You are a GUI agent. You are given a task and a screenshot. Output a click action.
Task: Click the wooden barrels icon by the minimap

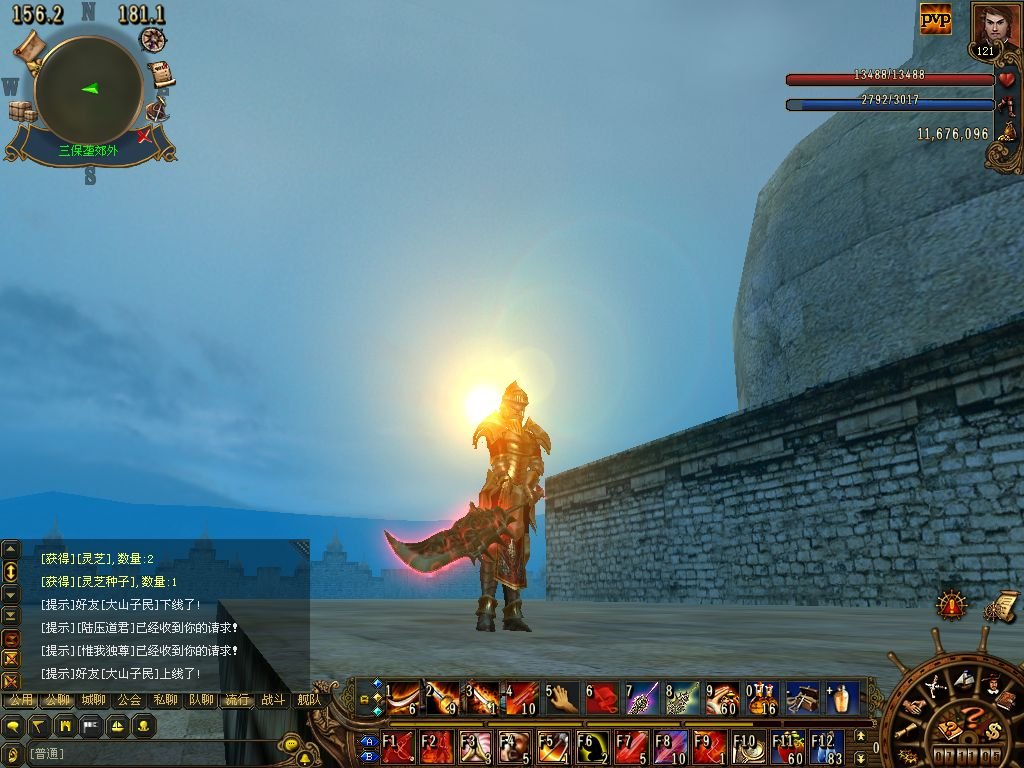[x=22, y=111]
